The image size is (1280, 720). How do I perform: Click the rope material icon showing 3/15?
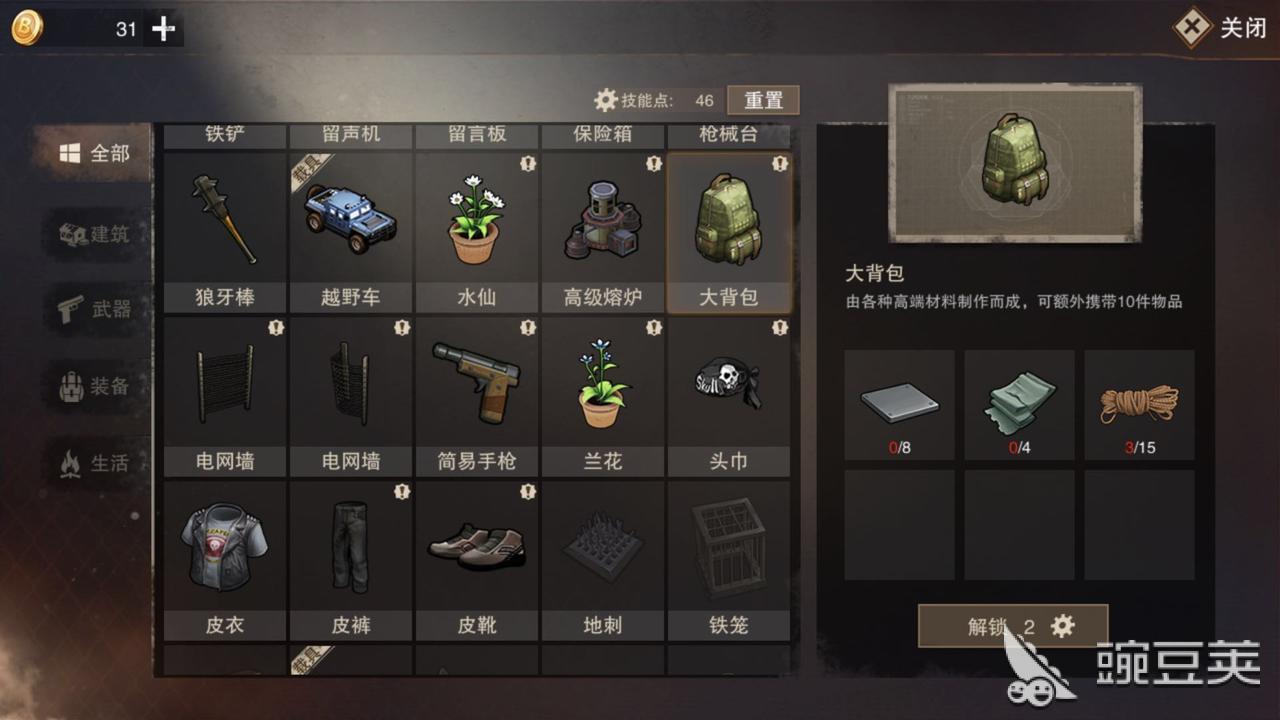[x=1139, y=400]
